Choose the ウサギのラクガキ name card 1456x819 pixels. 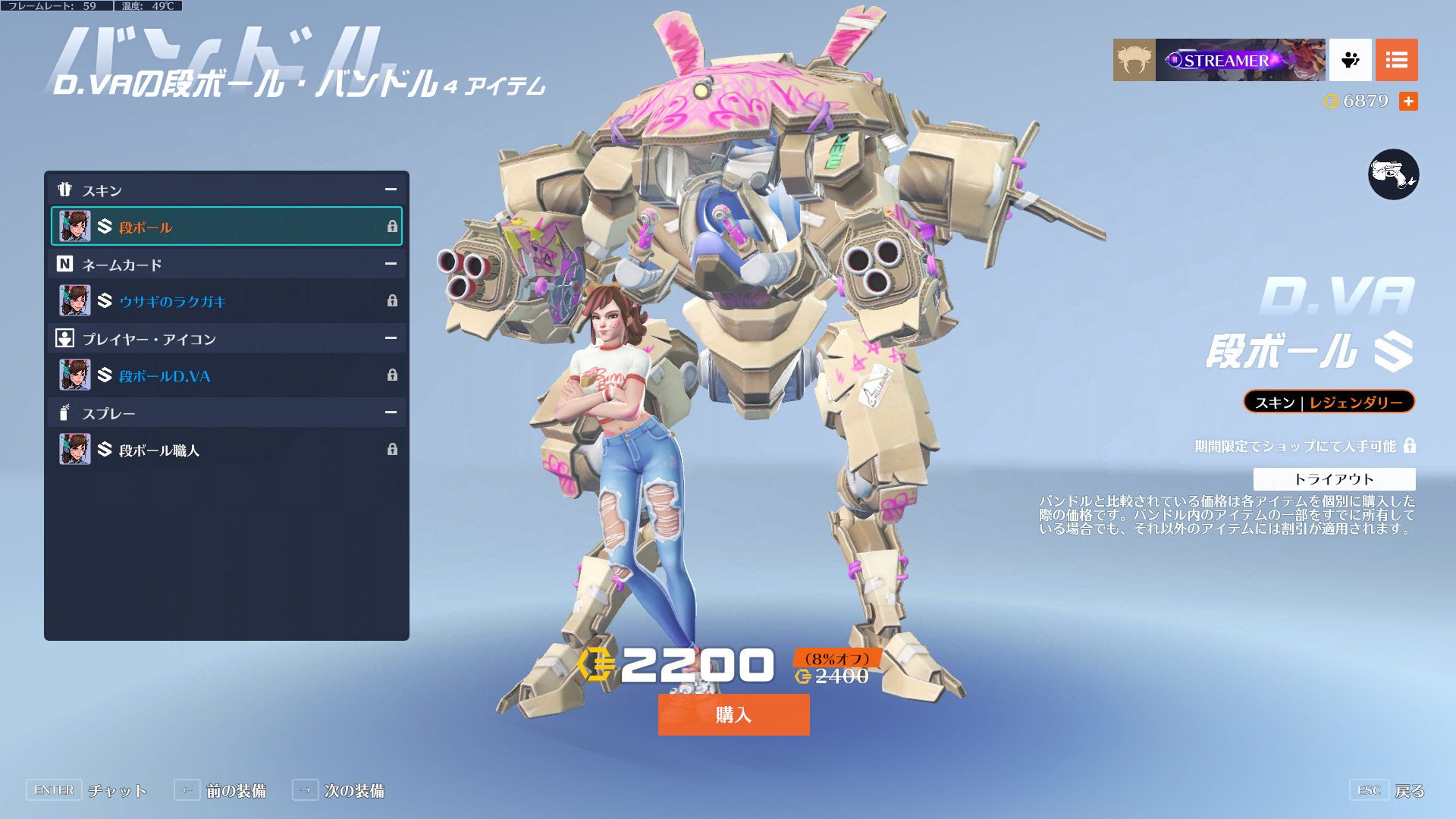(226, 301)
